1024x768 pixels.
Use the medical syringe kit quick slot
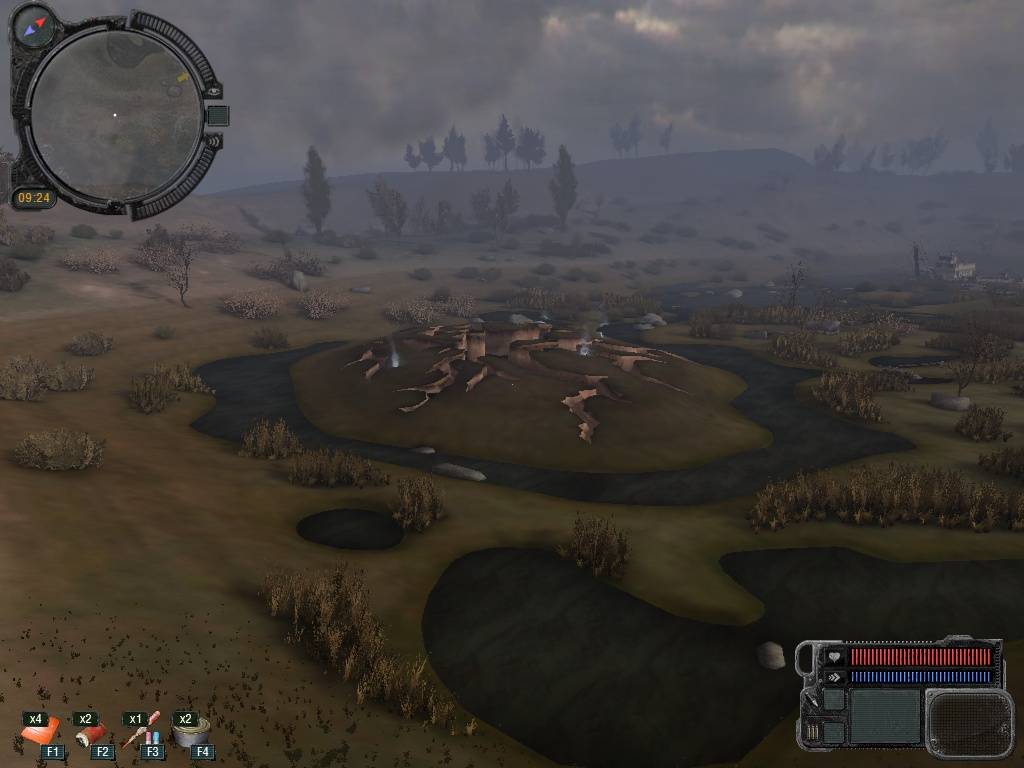(x=141, y=734)
